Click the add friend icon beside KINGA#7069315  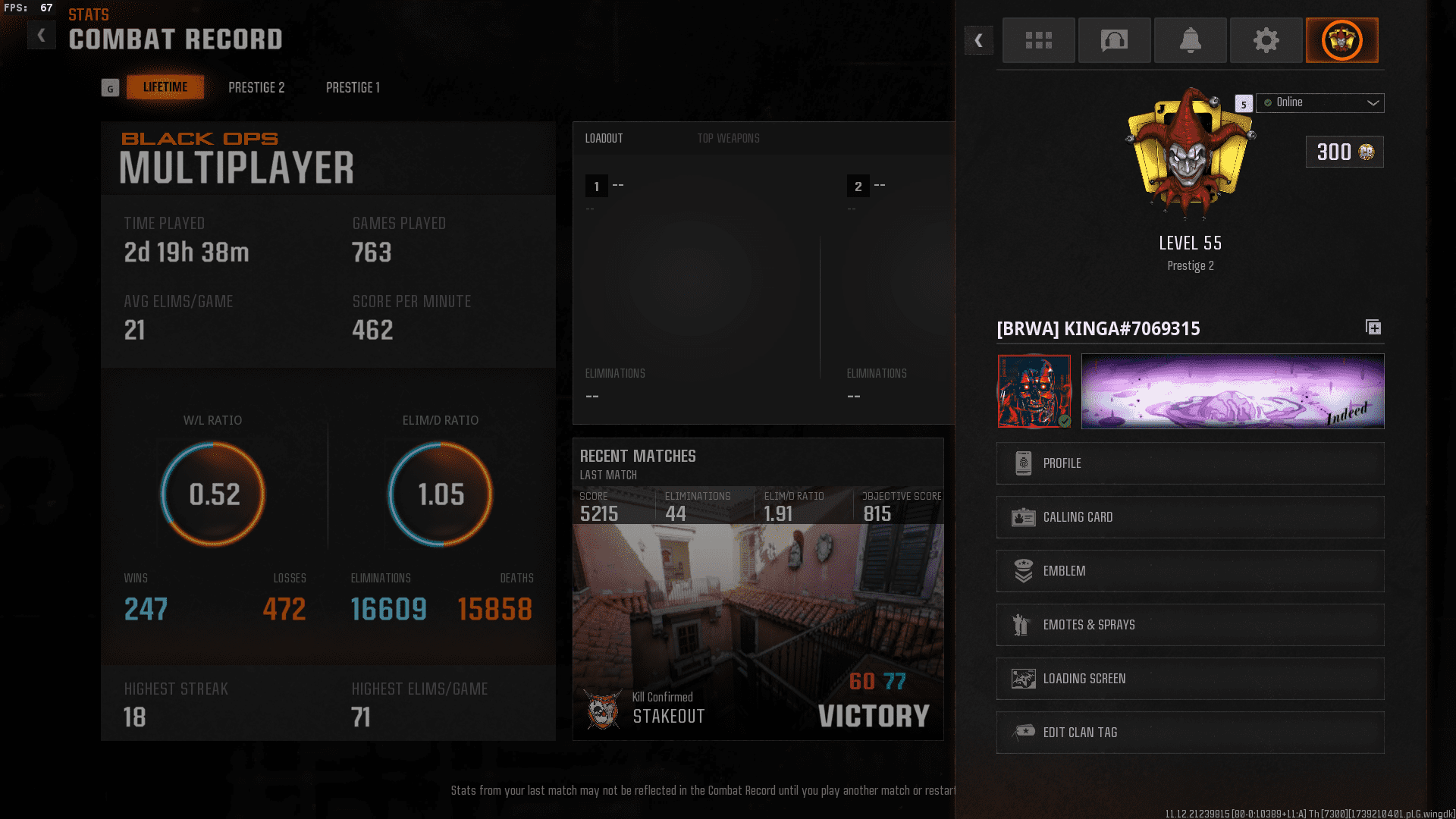1373,328
